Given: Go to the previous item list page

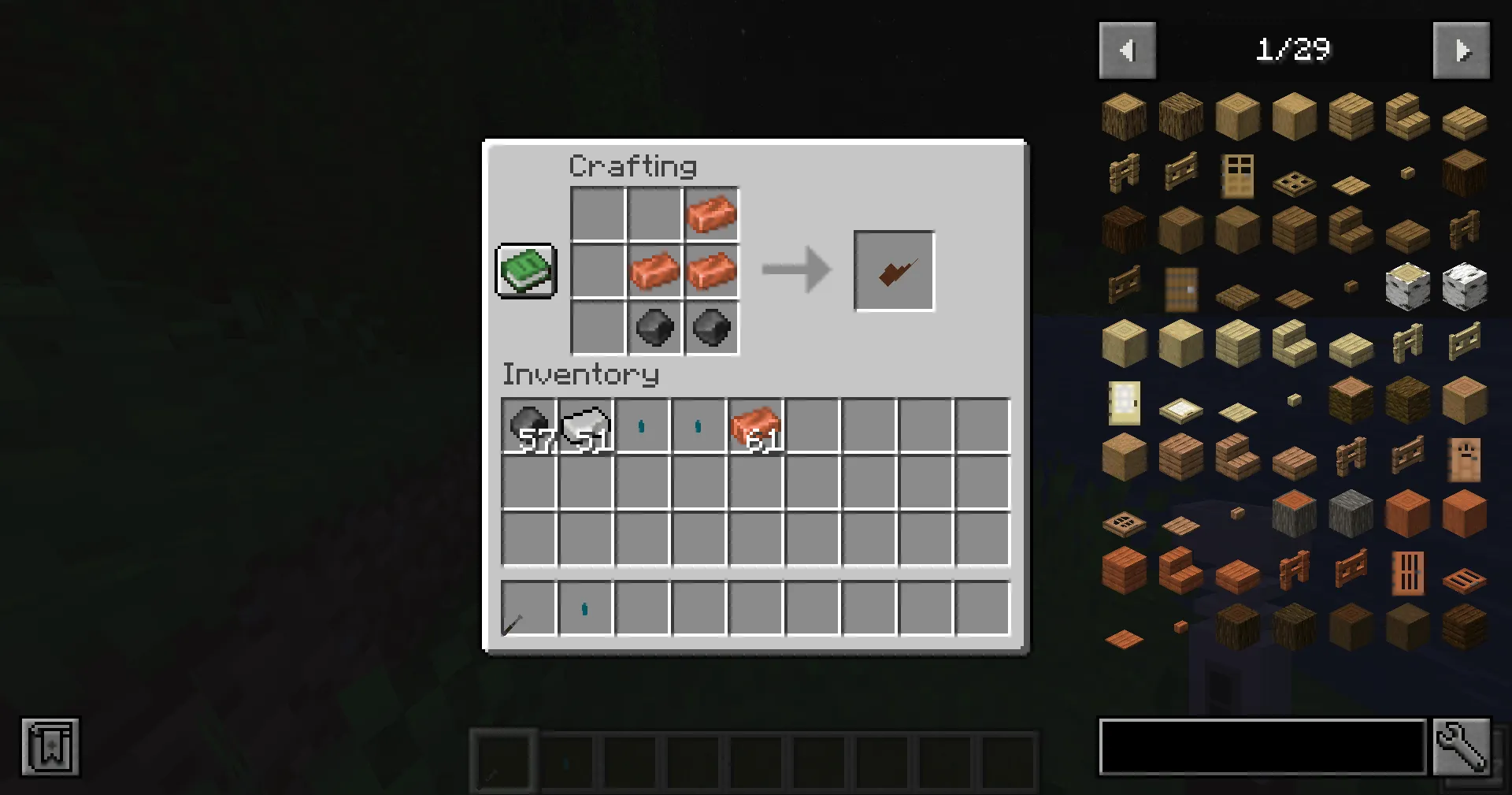Looking at the screenshot, I should 1127,50.
